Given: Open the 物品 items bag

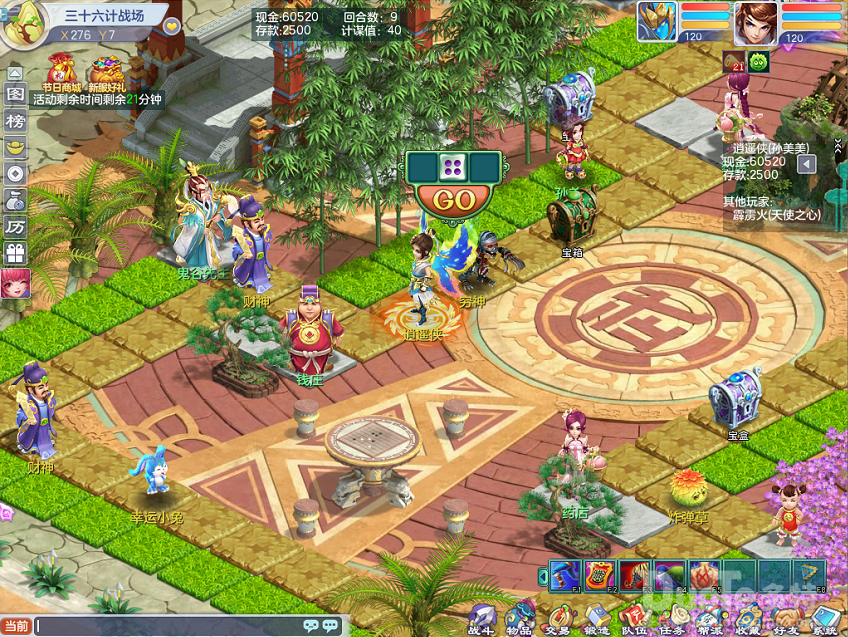Looking at the screenshot, I should (x=518, y=617).
